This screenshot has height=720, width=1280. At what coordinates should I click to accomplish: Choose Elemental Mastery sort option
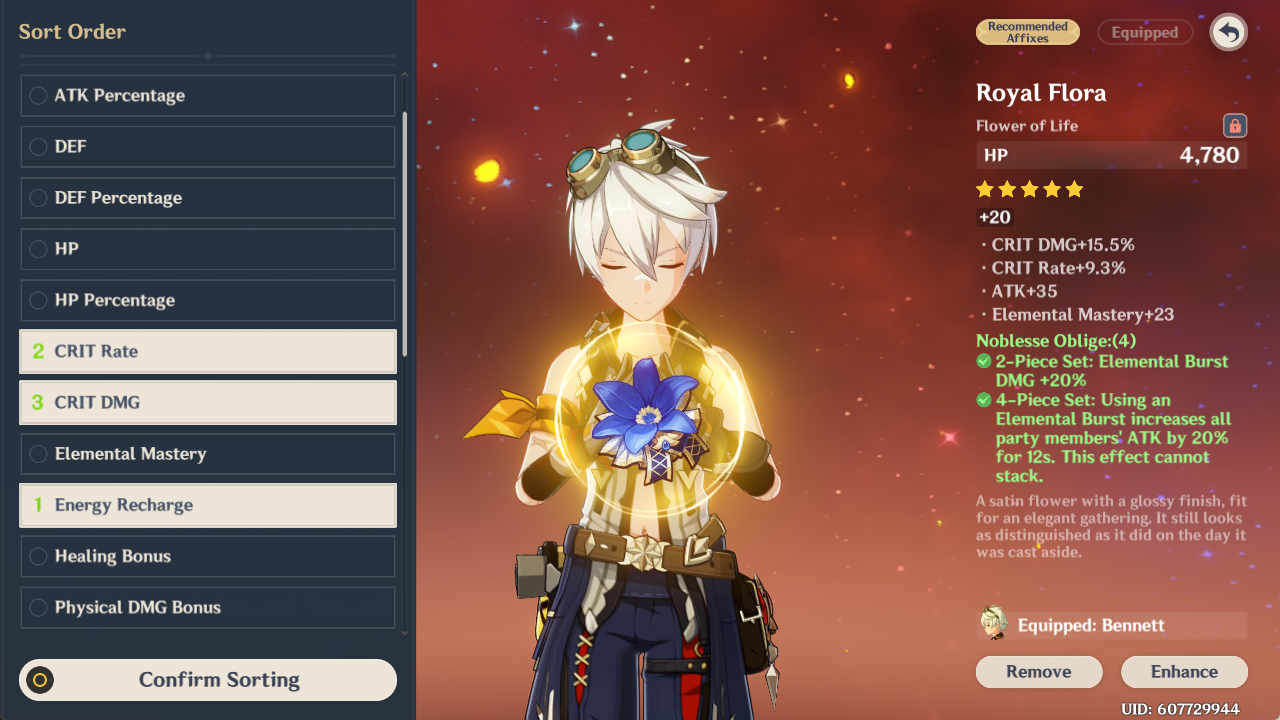(208, 454)
